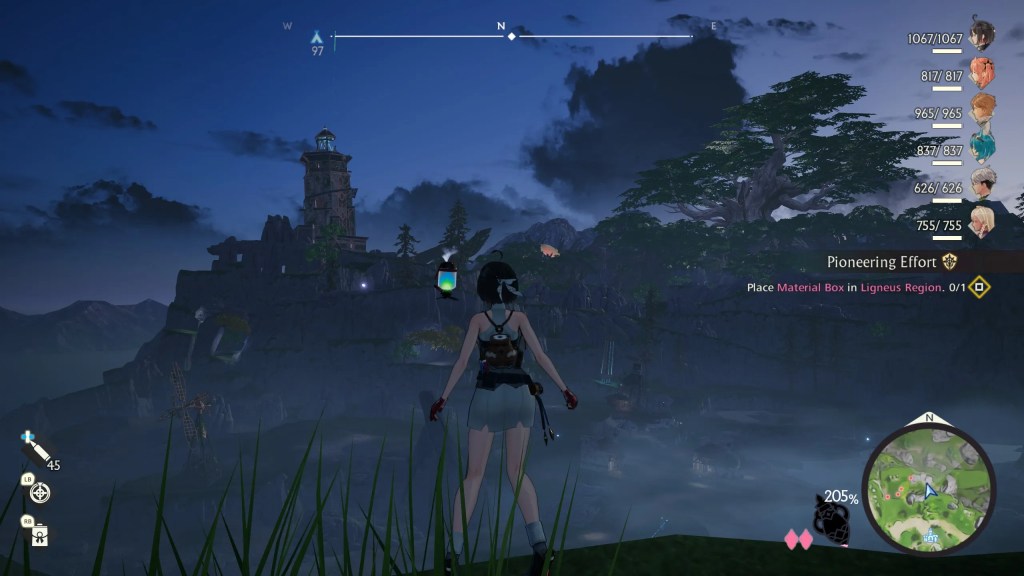The height and width of the screenshot is (576, 1024).
Task: Click the black creature gauge icon showing 205%
Action: (830, 516)
